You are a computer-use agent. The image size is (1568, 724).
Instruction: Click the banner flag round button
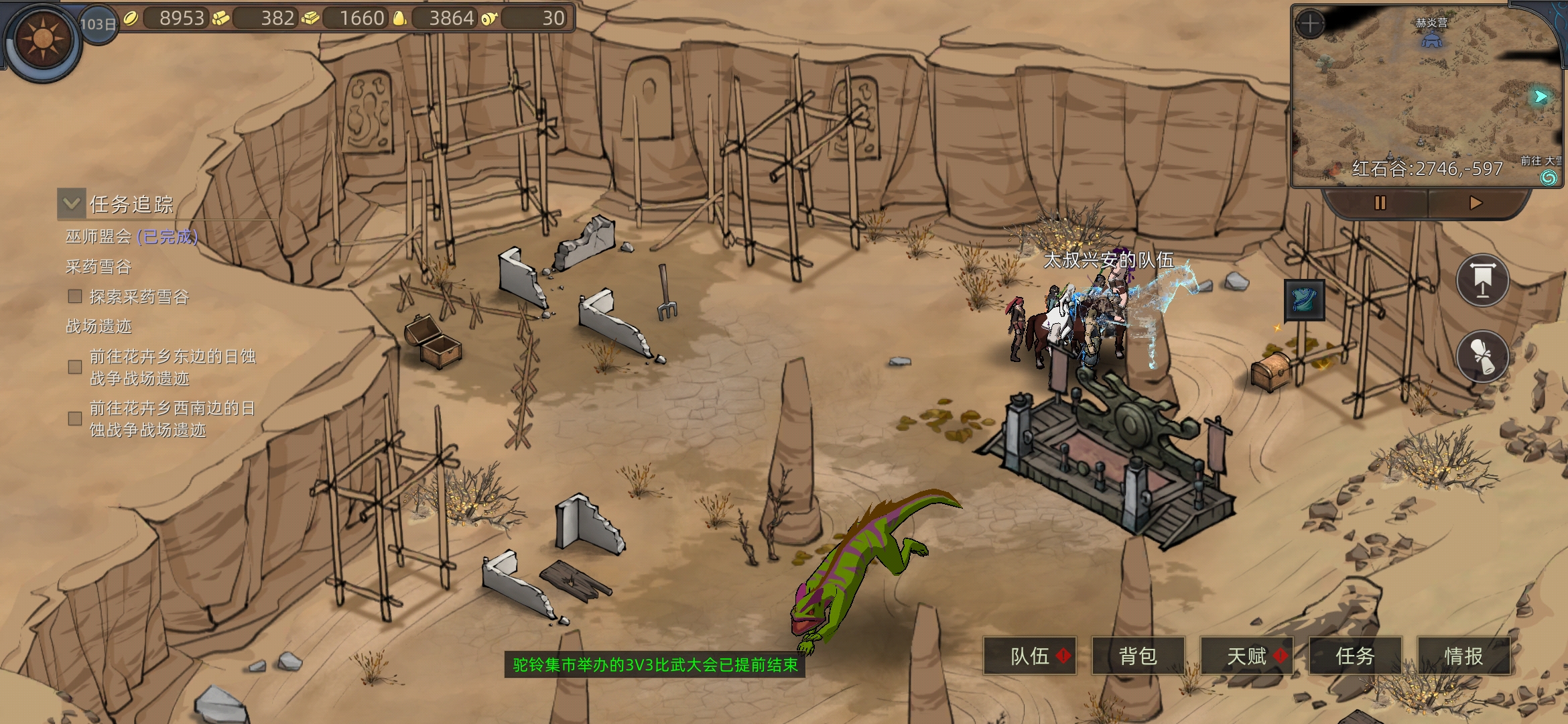(x=1482, y=280)
